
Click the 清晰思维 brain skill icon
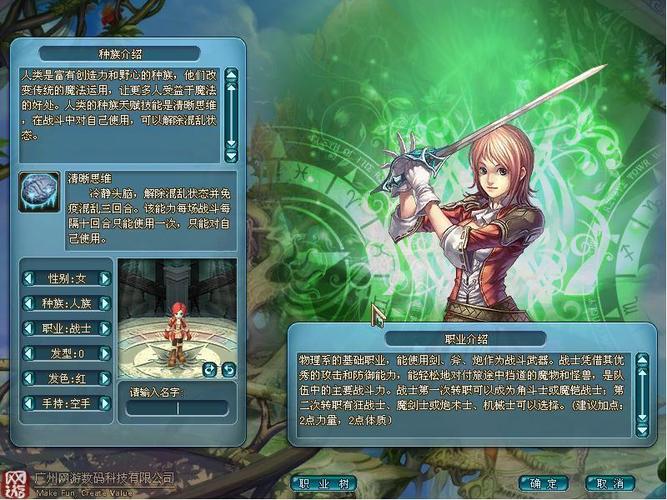pos(39,192)
